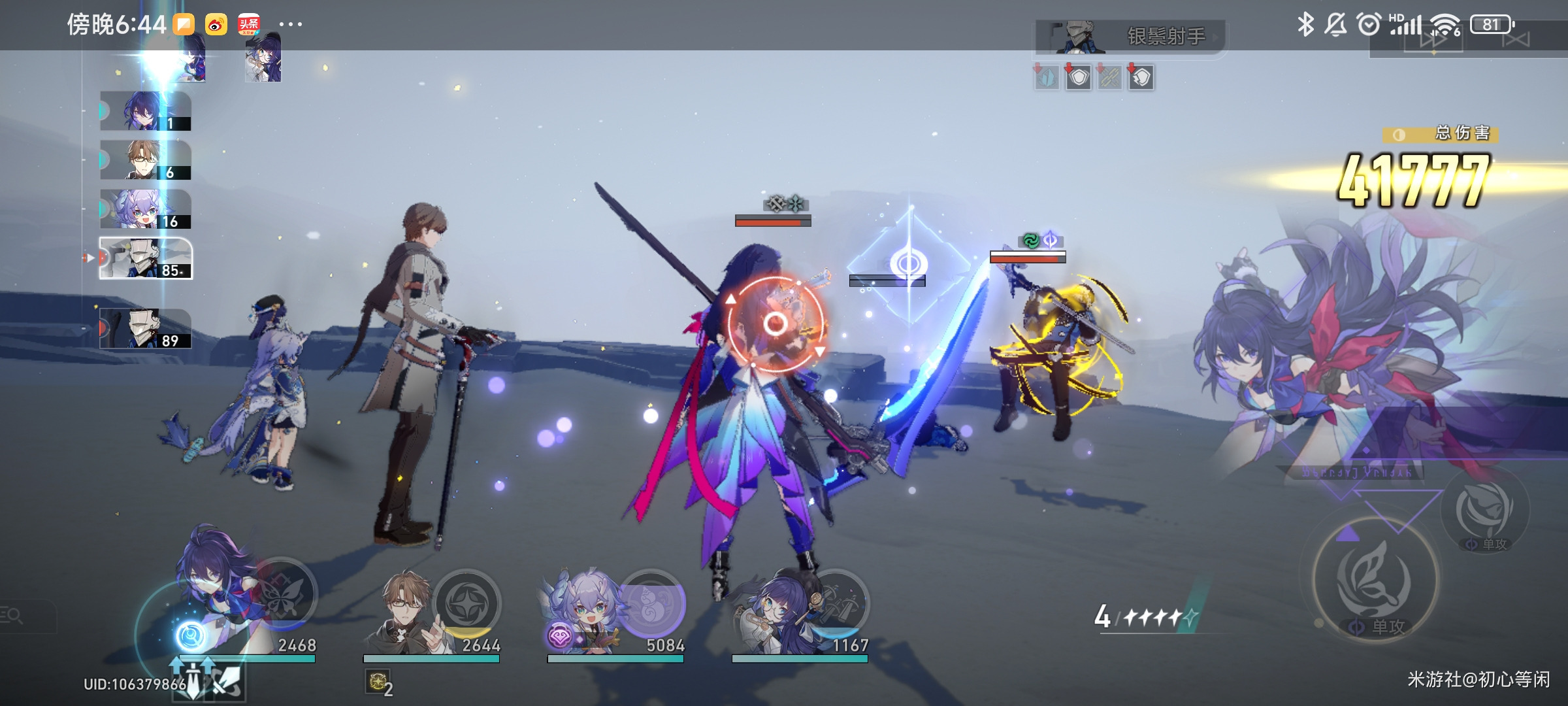Toggle the auto-battle button
Screen dimensions: 1568x706
pos(1516,41)
